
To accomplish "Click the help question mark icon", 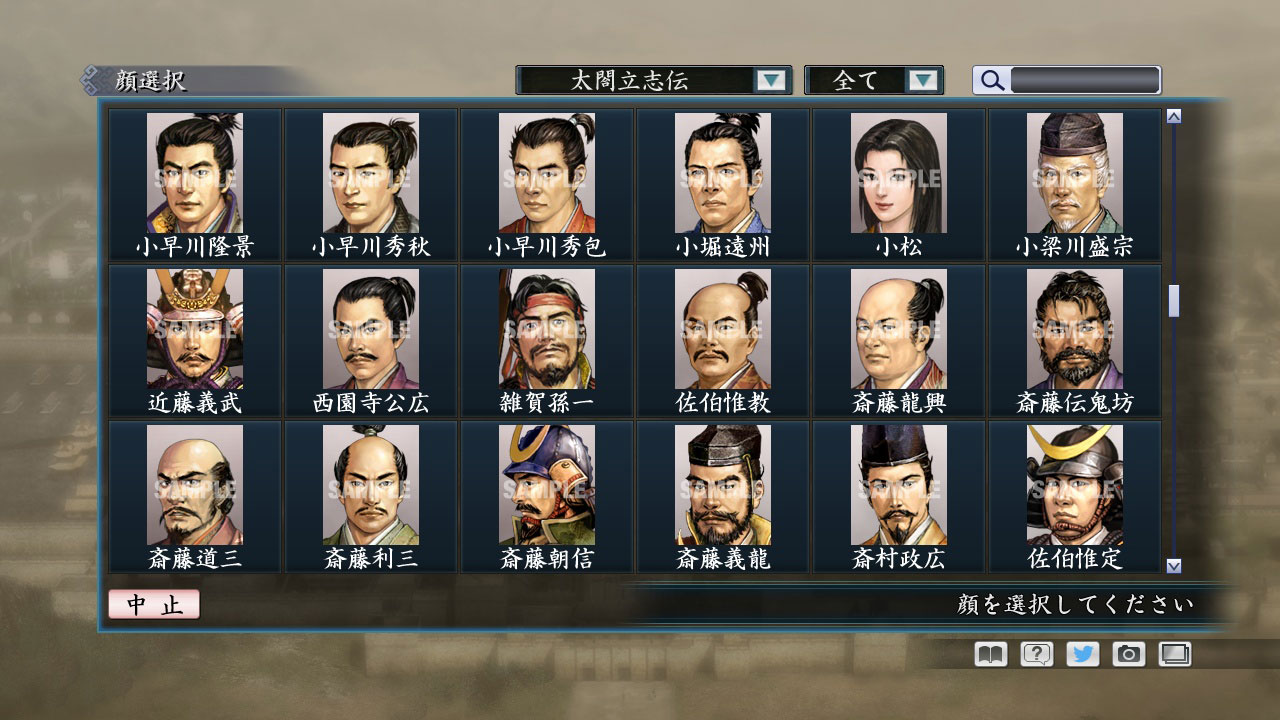I will click(x=1034, y=653).
